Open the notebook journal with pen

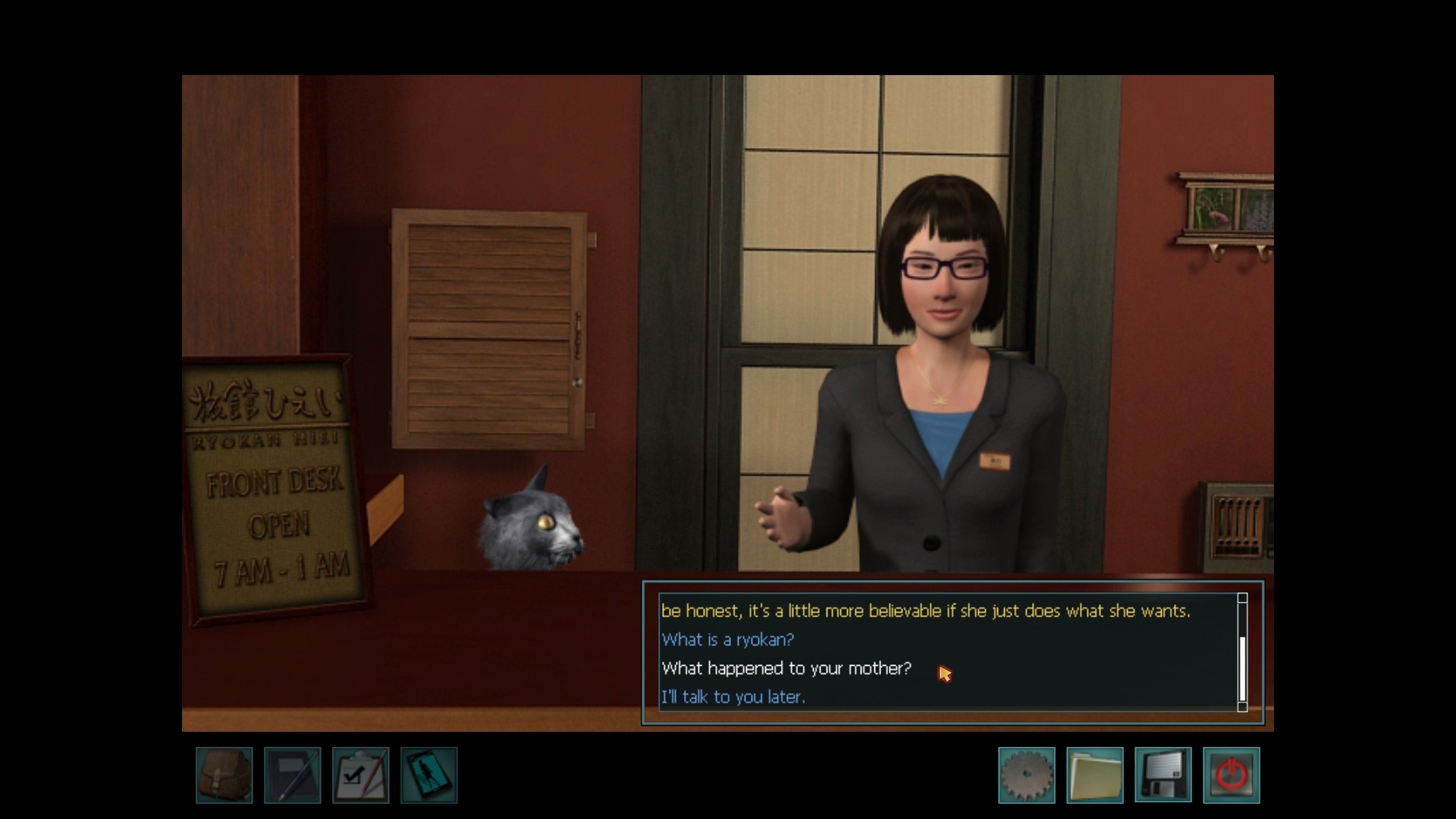pyautogui.click(x=293, y=775)
